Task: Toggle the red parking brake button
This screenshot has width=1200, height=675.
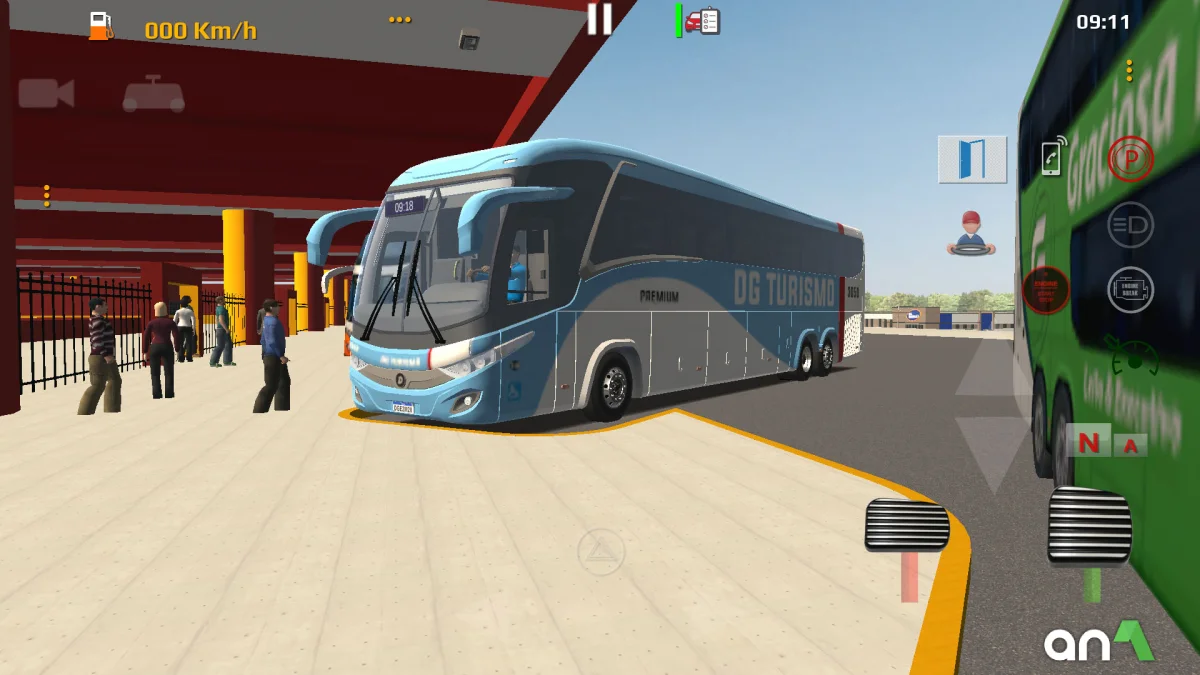Action: pos(1131,158)
